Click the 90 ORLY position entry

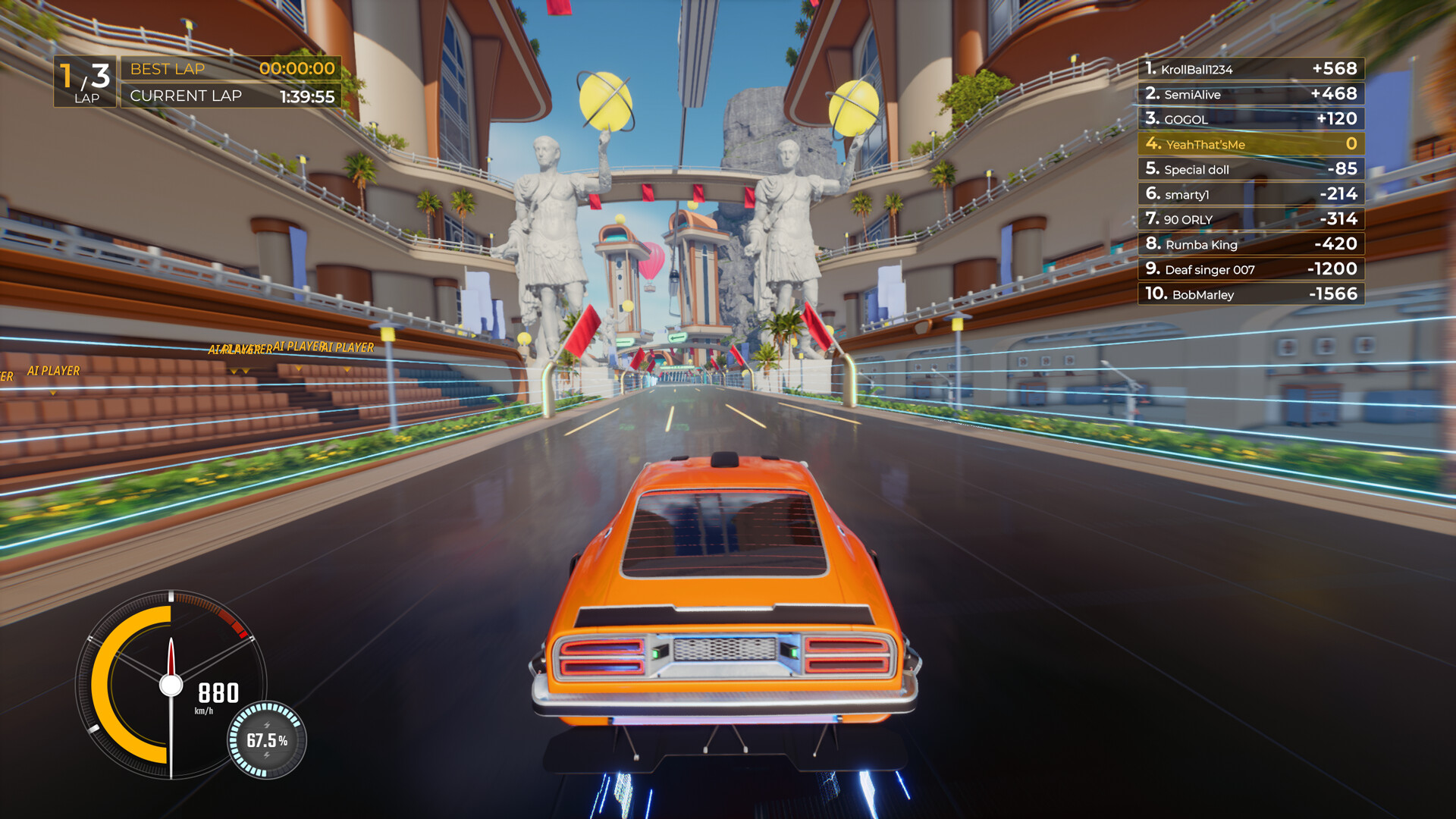1250,218
